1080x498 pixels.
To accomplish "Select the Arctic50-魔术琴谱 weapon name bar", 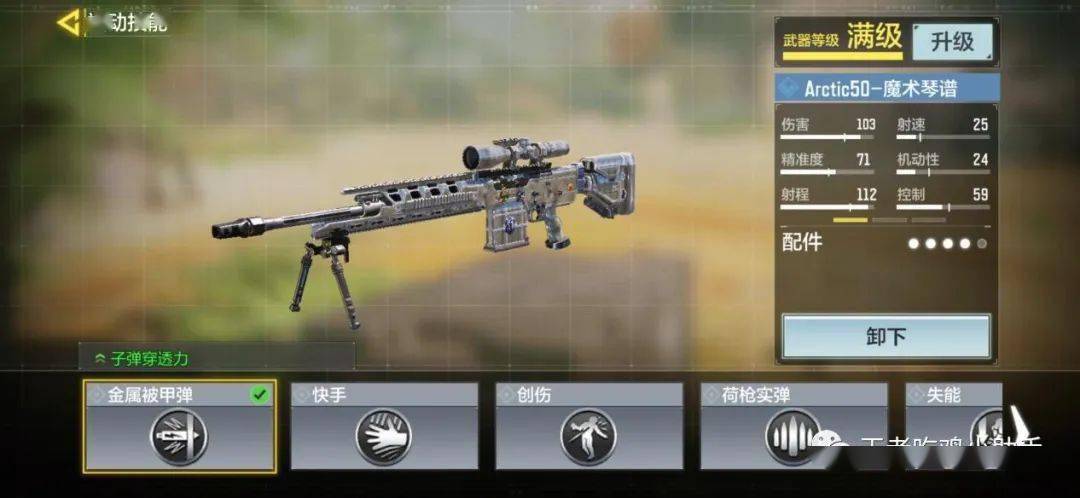I will click(x=887, y=88).
